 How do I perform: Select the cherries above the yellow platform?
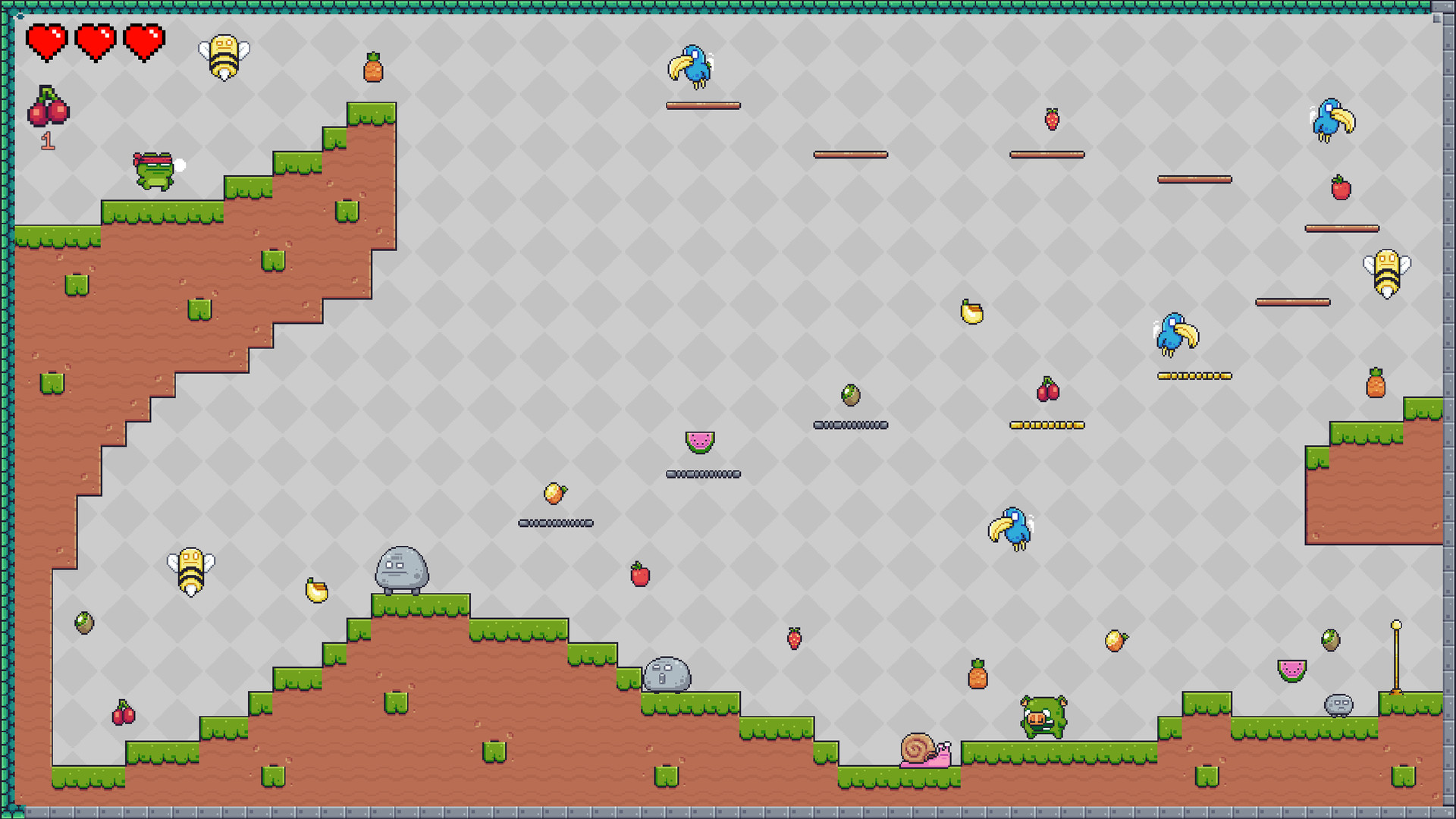tap(1049, 391)
